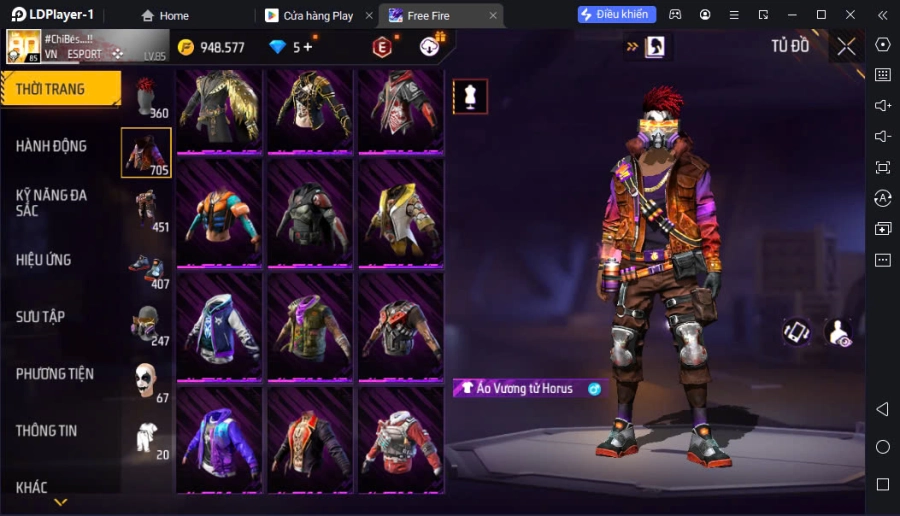900x516 pixels.
Task: Open the Thông Tin section
Action: point(47,431)
